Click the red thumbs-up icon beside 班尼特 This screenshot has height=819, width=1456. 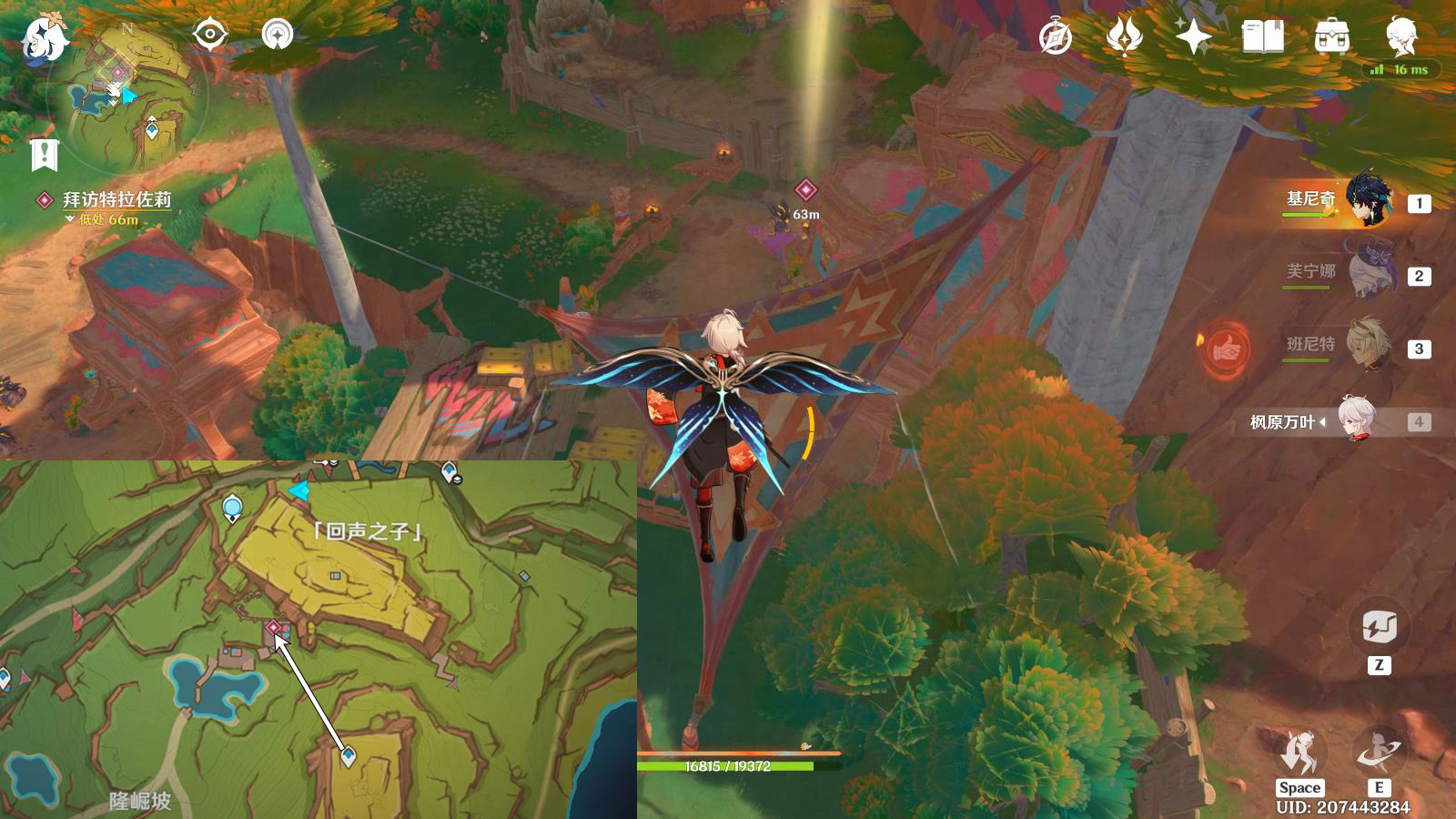tap(1225, 347)
